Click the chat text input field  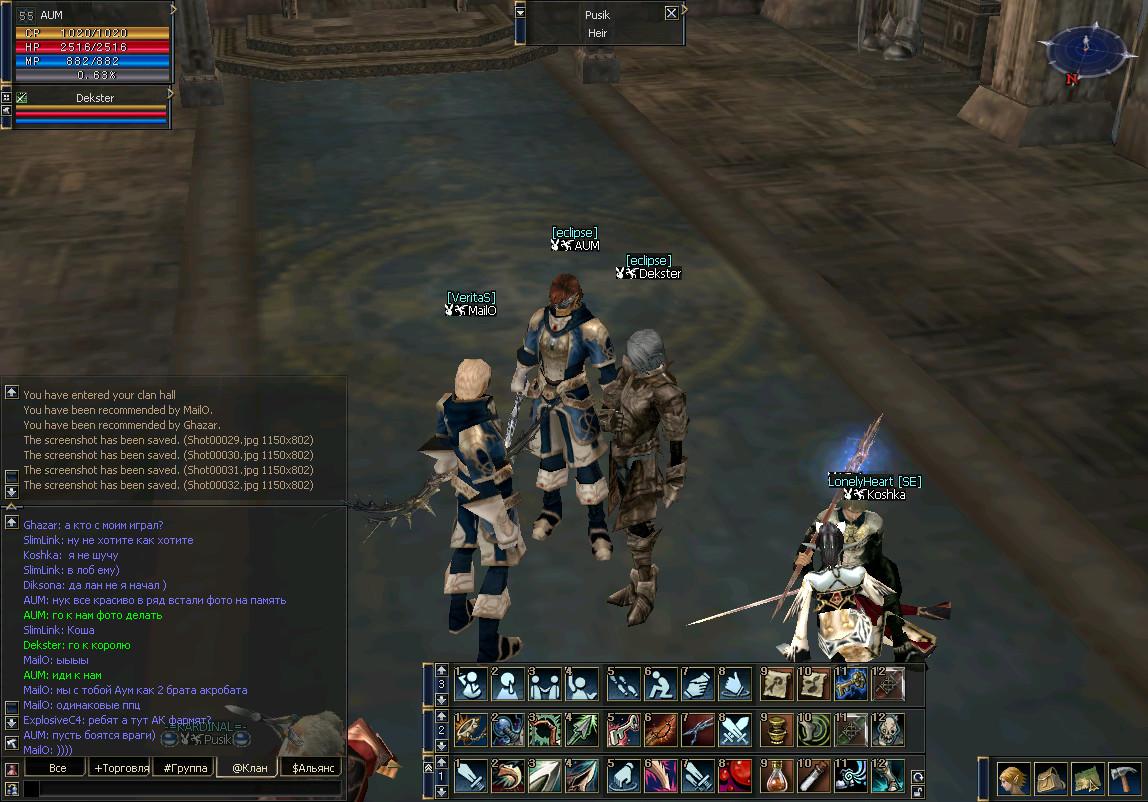pyautogui.click(x=185, y=789)
